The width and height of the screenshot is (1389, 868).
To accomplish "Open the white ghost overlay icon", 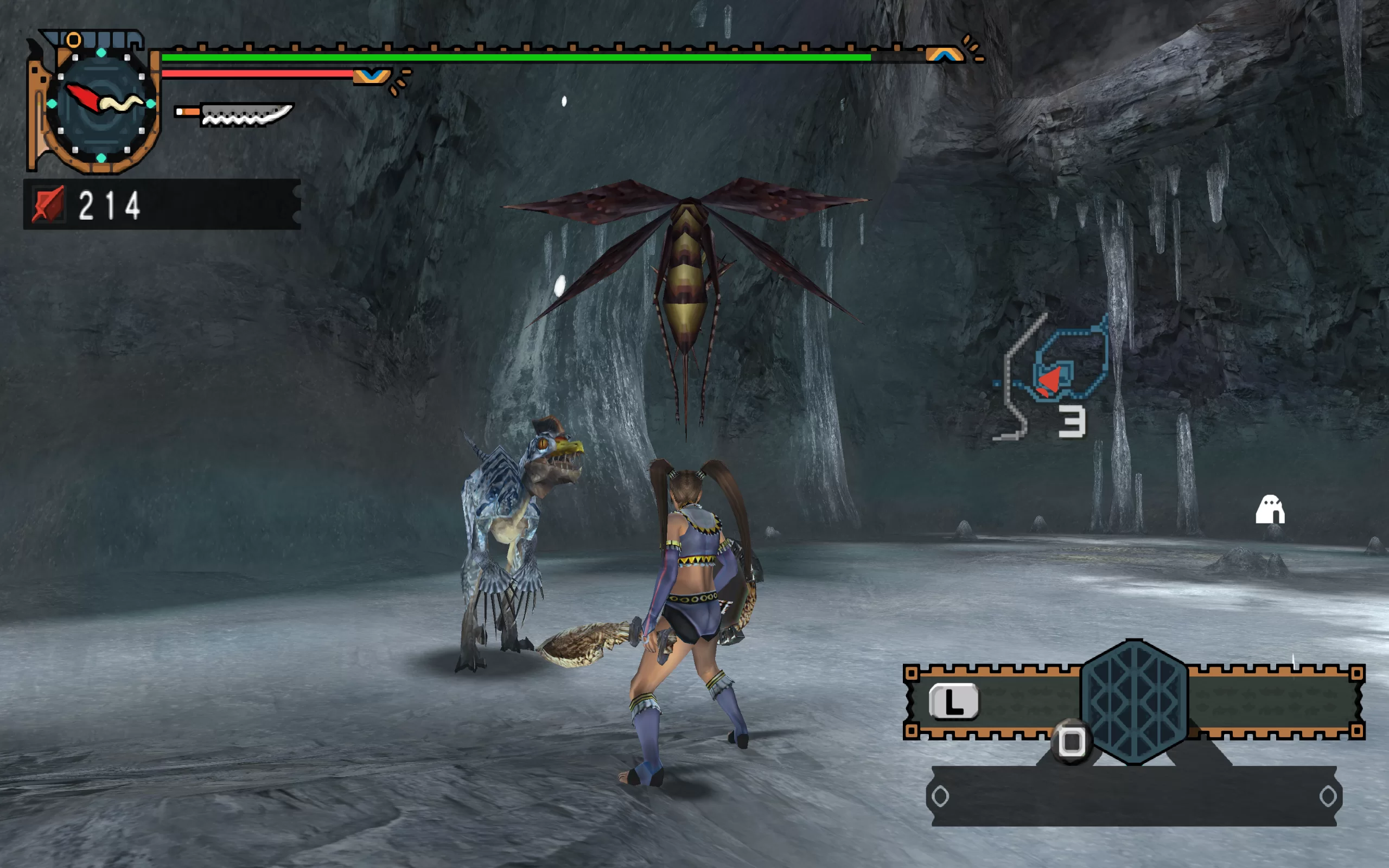I will (x=1270, y=509).
